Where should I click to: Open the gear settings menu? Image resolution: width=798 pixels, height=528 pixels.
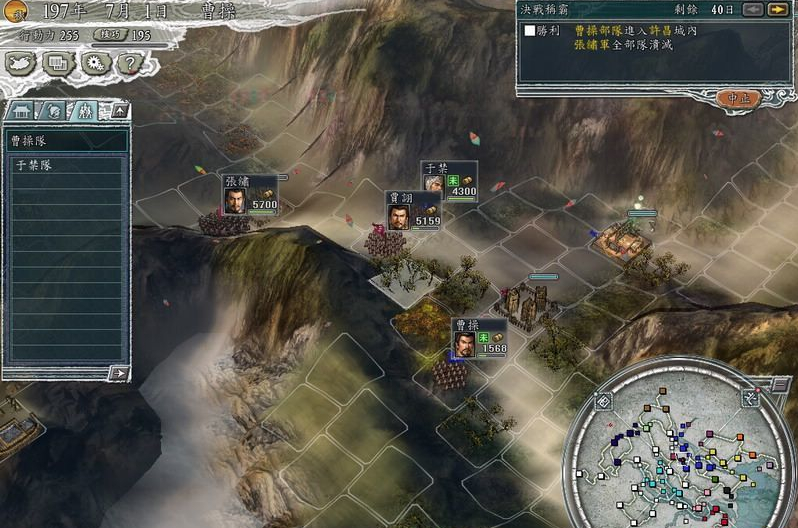coord(95,63)
